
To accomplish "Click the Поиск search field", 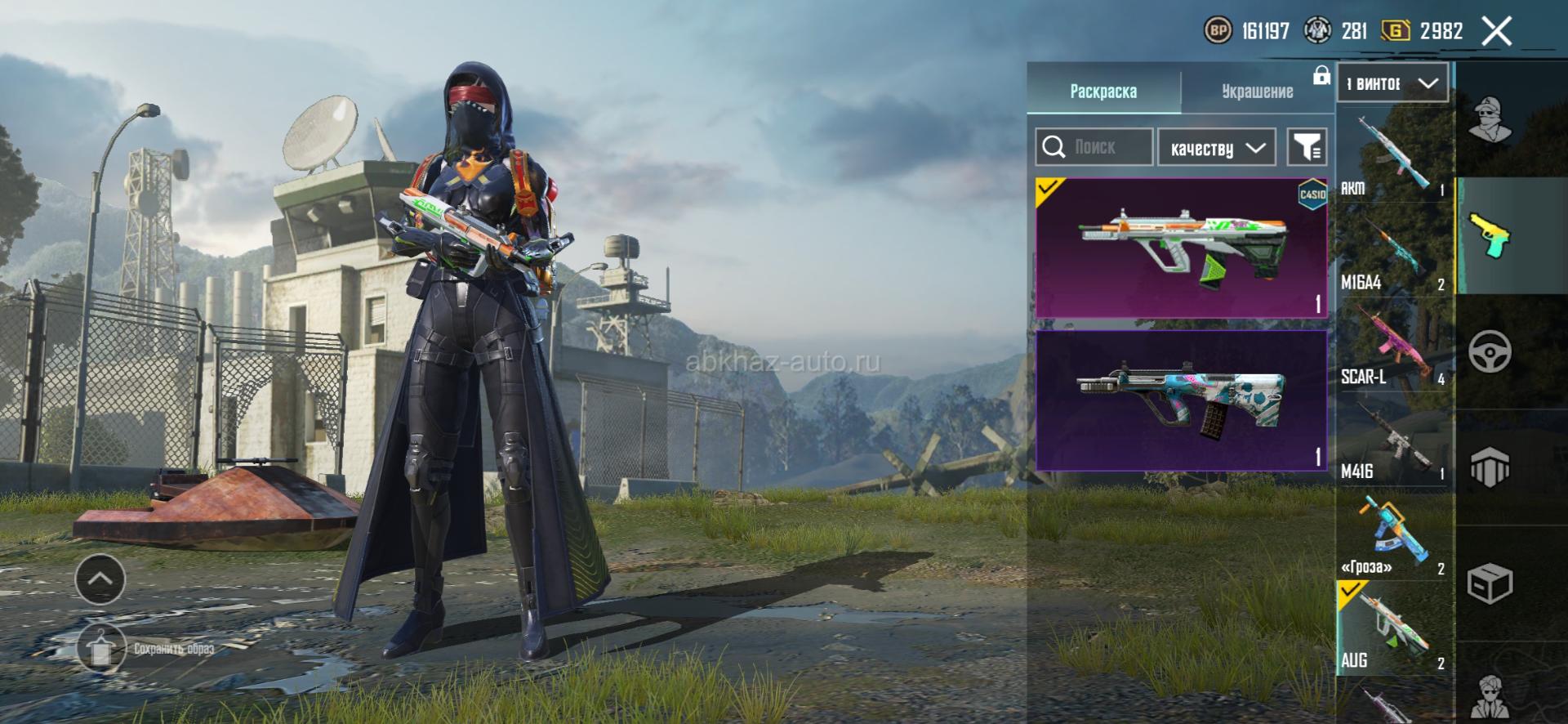I will point(1094,147).
